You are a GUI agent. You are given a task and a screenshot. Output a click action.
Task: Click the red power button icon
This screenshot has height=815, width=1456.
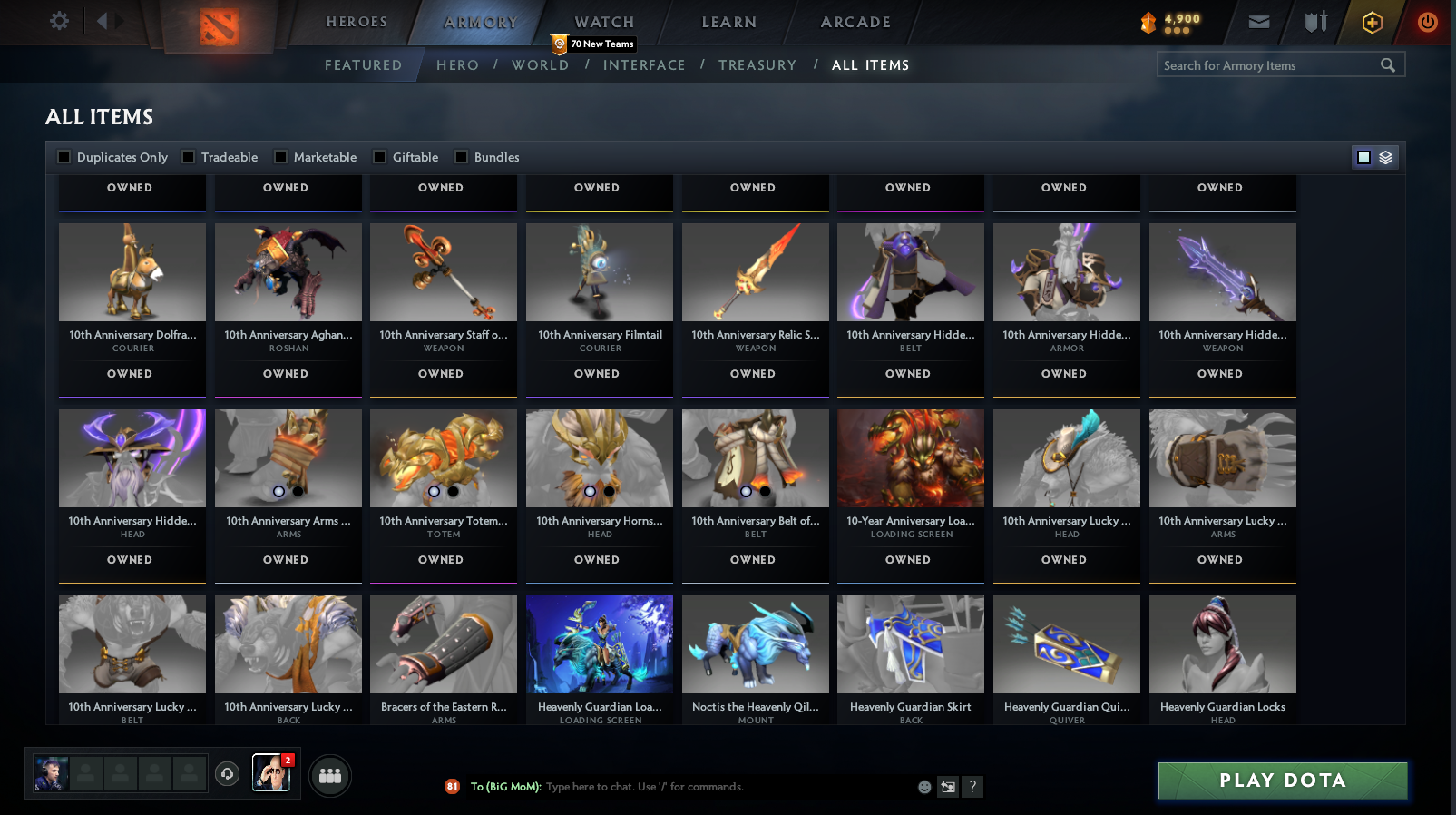pyautogui.click(x=1427, y=22)
